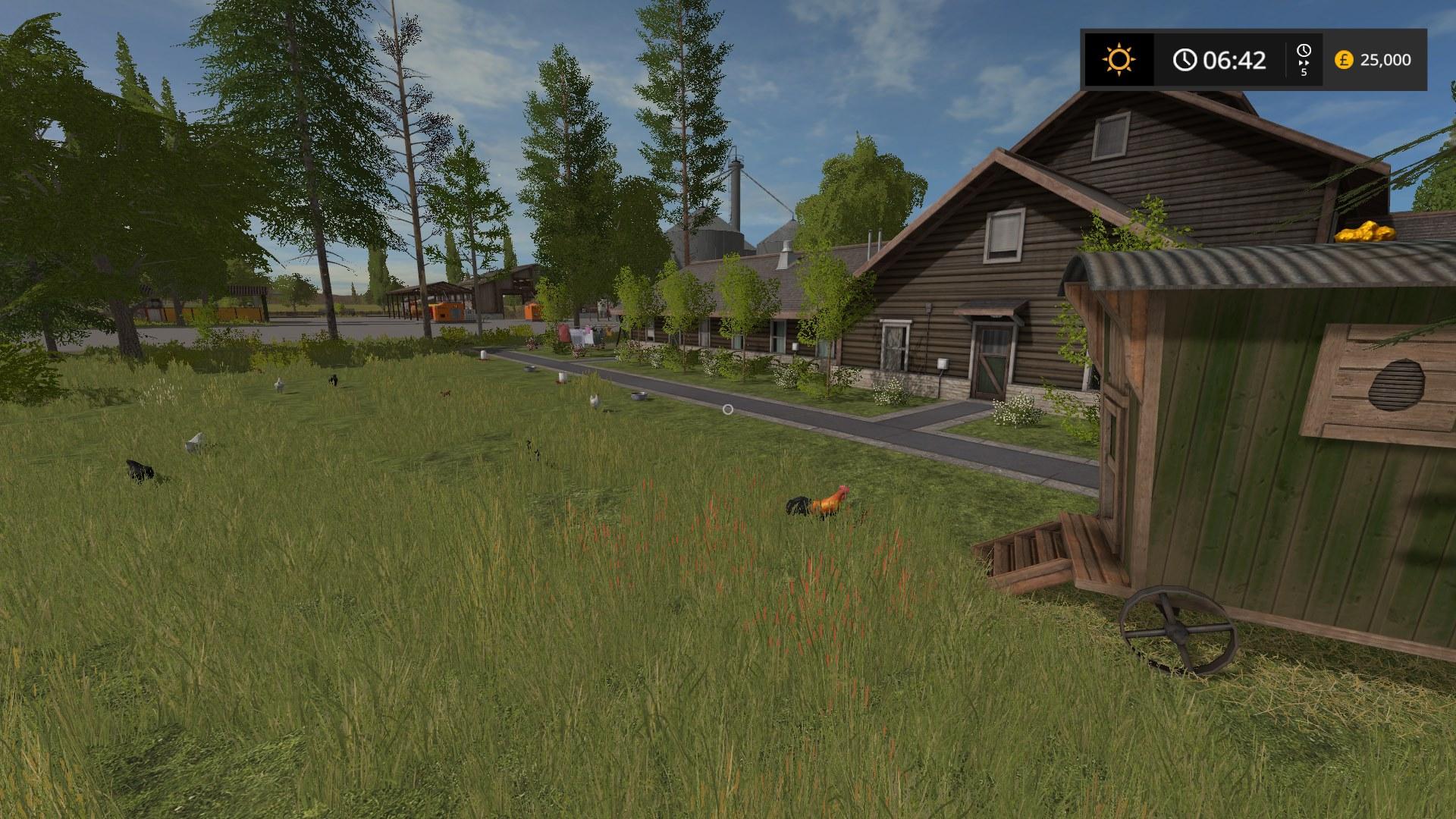Click the sunny weather icon
This screenshot has width=1456, height=819.
(x=1119, y=59)
